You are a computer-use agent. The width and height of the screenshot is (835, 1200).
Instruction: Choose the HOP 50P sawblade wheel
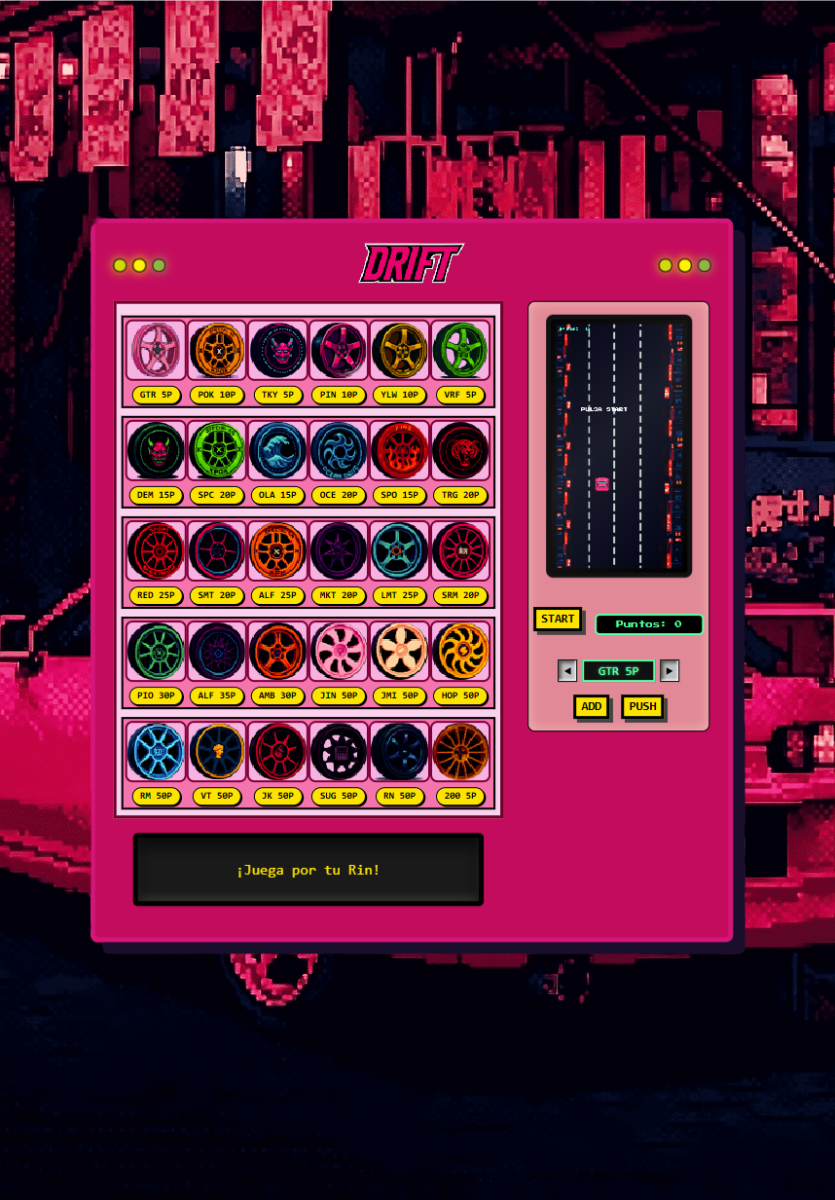click(x=460, y=651)
